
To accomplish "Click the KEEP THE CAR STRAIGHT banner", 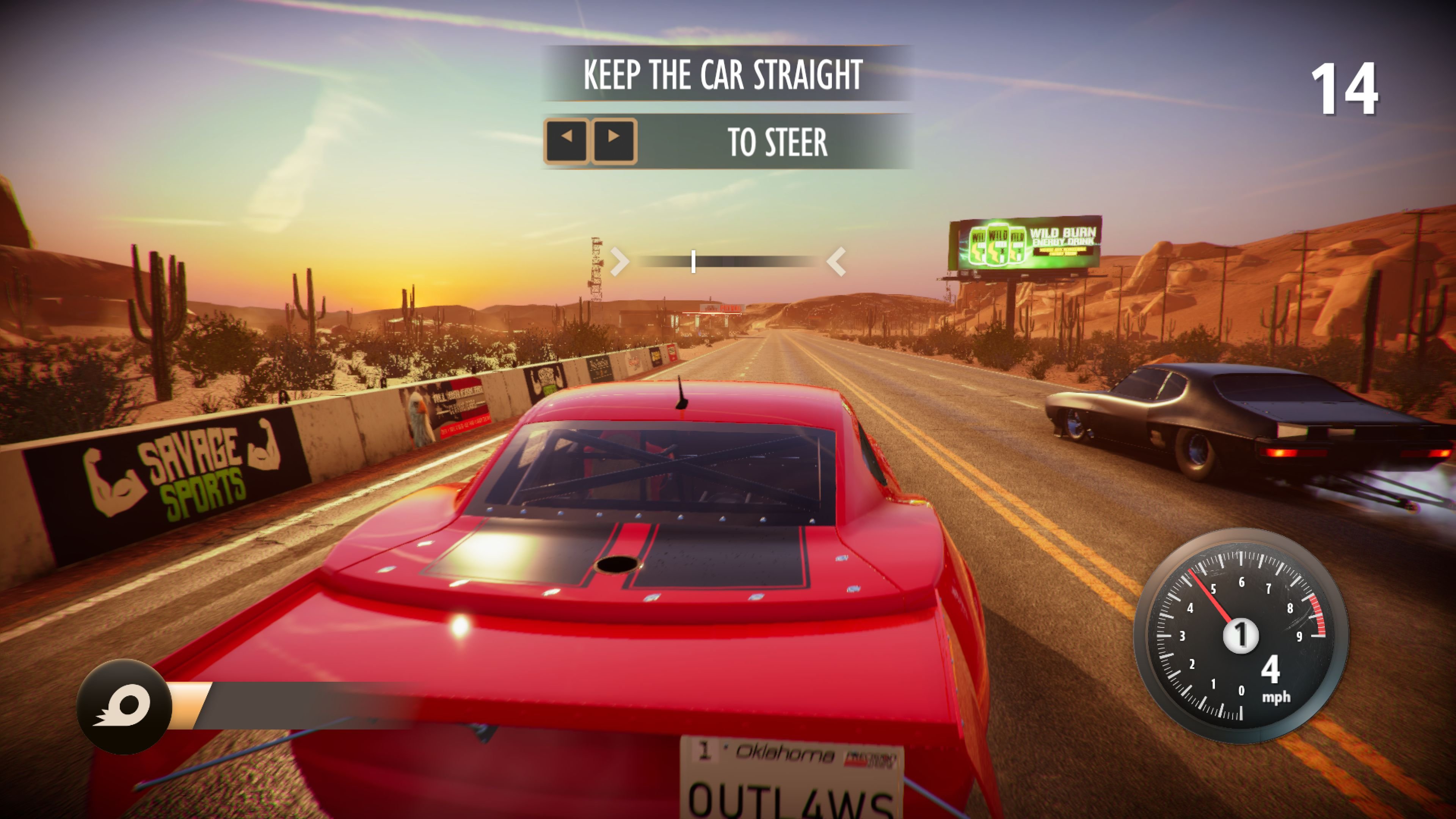I will [724, 74].
